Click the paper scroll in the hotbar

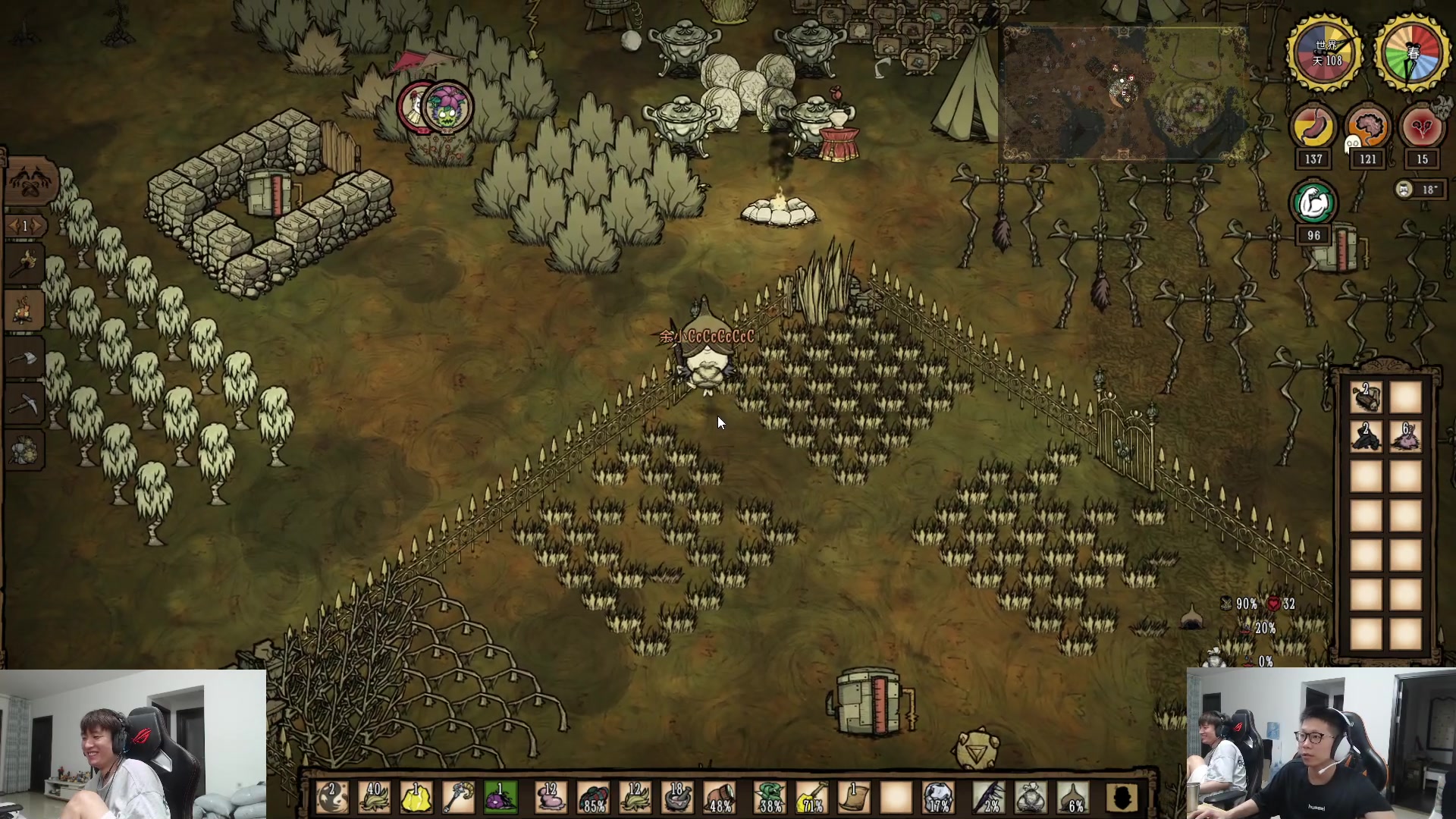(854, 798)
